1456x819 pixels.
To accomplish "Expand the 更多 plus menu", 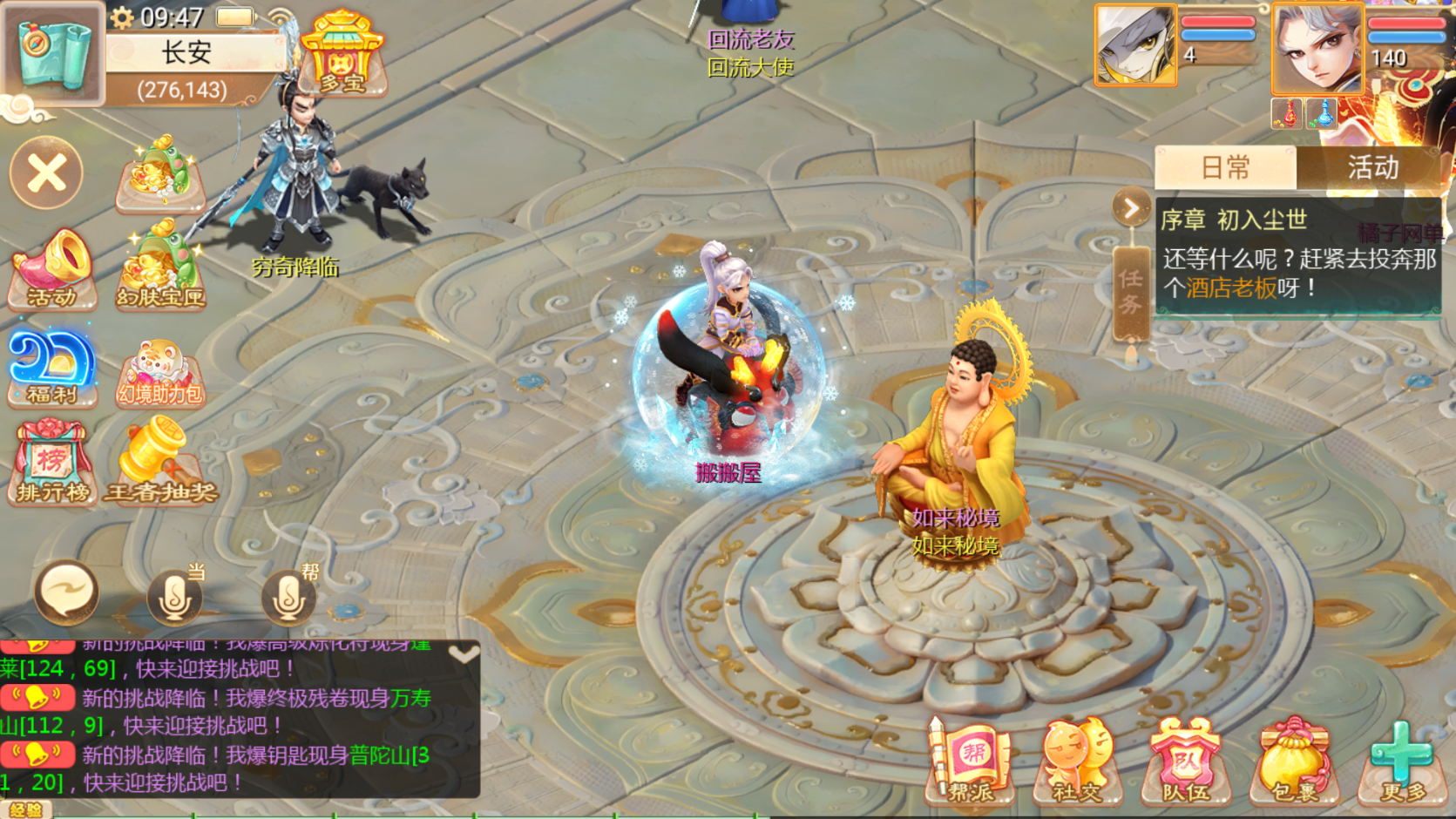I will (1402, 761).
